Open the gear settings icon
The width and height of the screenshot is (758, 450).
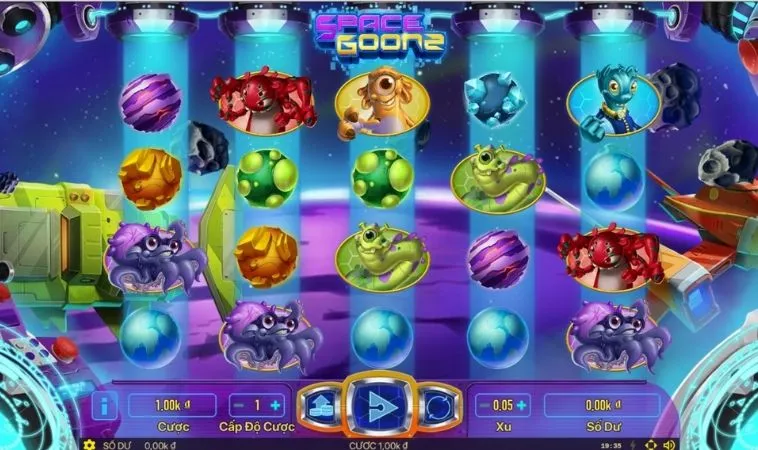89,444
